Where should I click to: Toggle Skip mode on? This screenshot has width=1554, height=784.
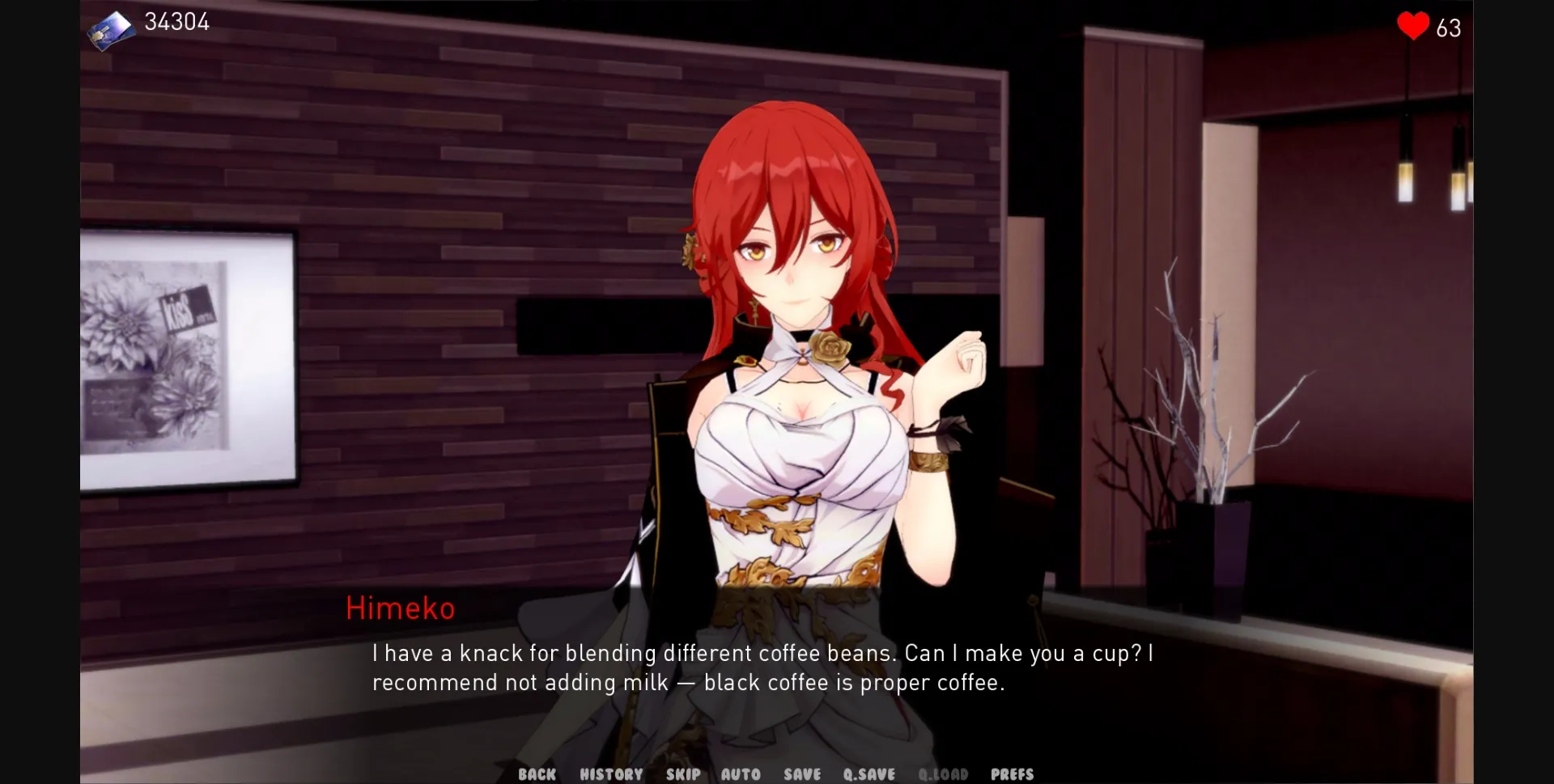click(682, 773)
